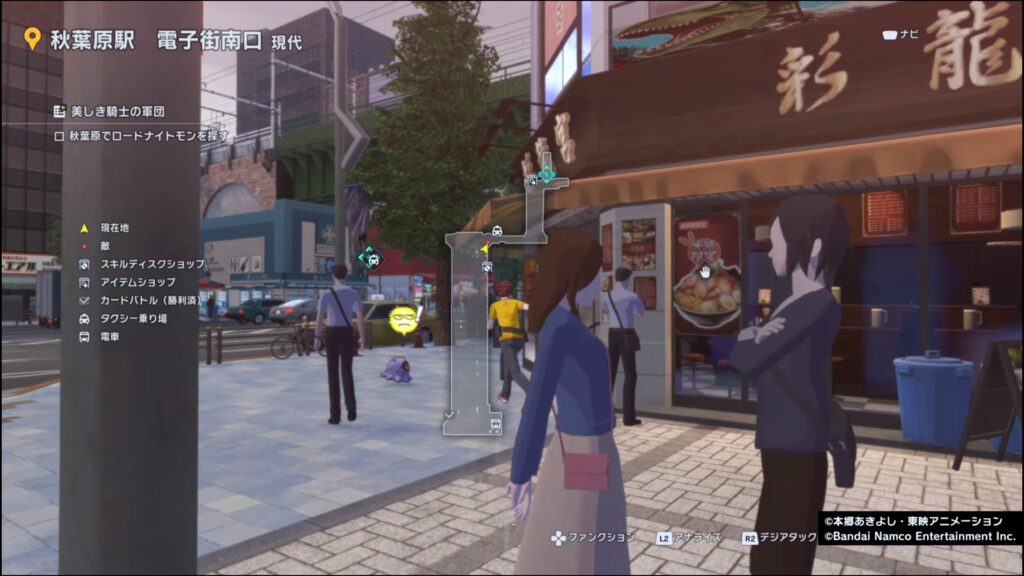Click the card battle checkmark on the map
The height and width of the screenshot is (576, 1024).
[451, 413]
